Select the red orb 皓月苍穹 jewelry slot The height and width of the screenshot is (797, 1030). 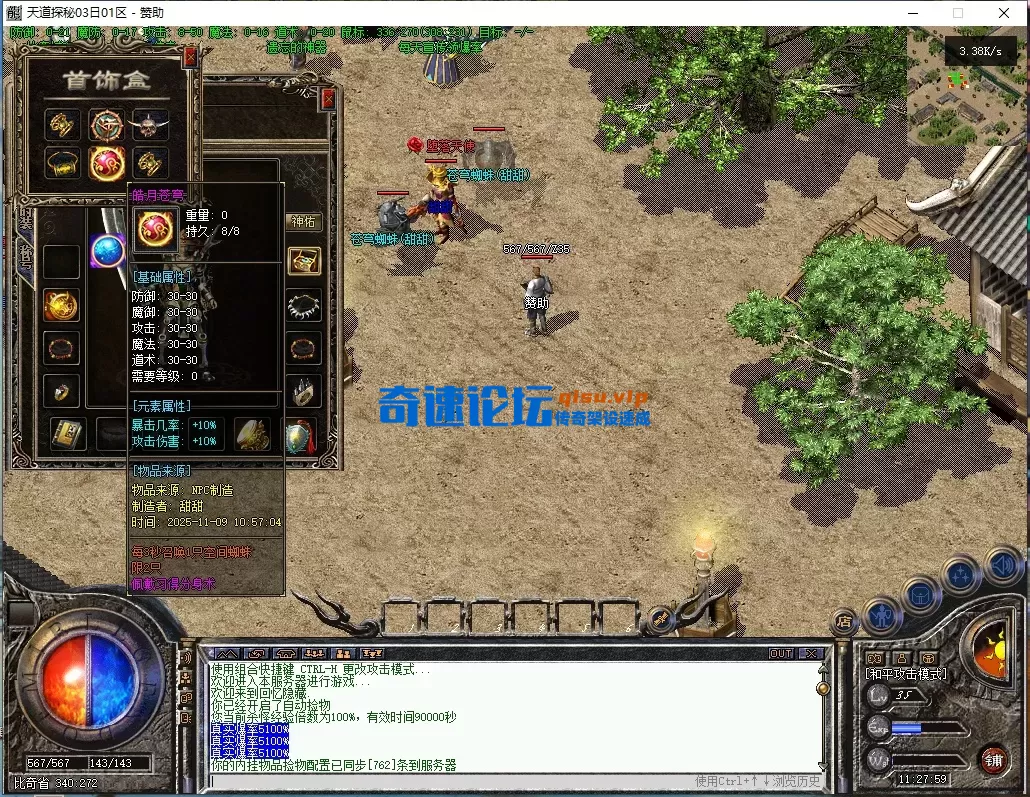click(107, 163)
